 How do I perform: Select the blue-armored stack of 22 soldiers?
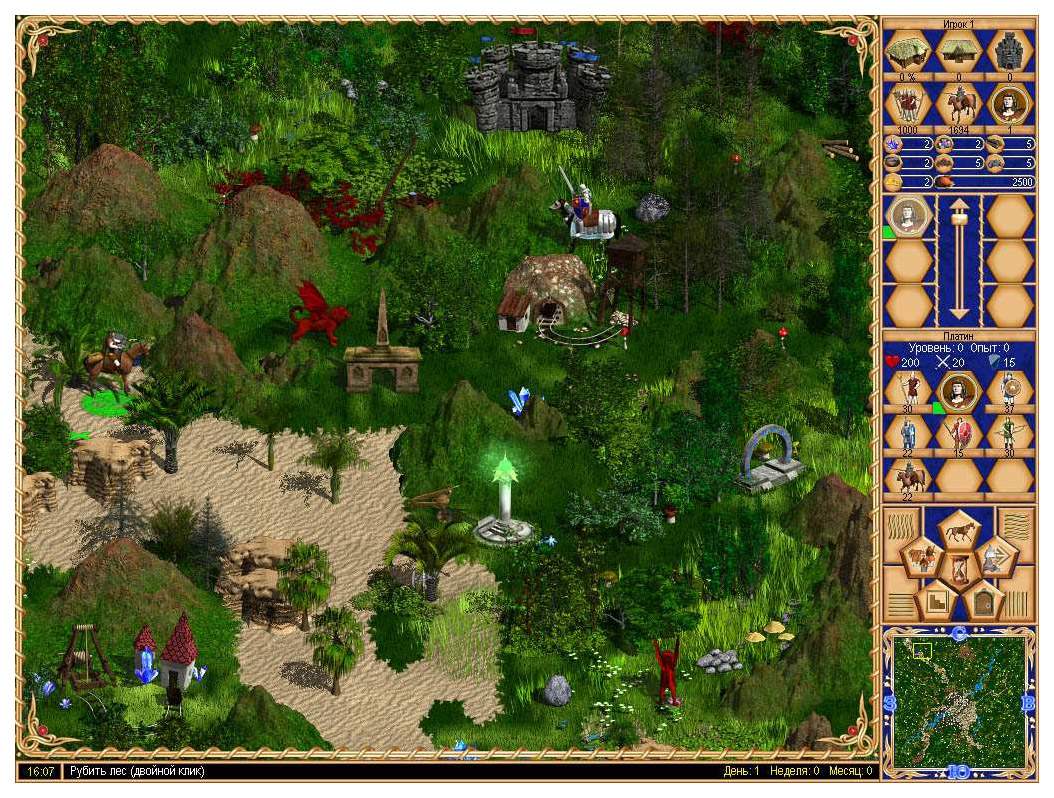[x=909, y=434]
